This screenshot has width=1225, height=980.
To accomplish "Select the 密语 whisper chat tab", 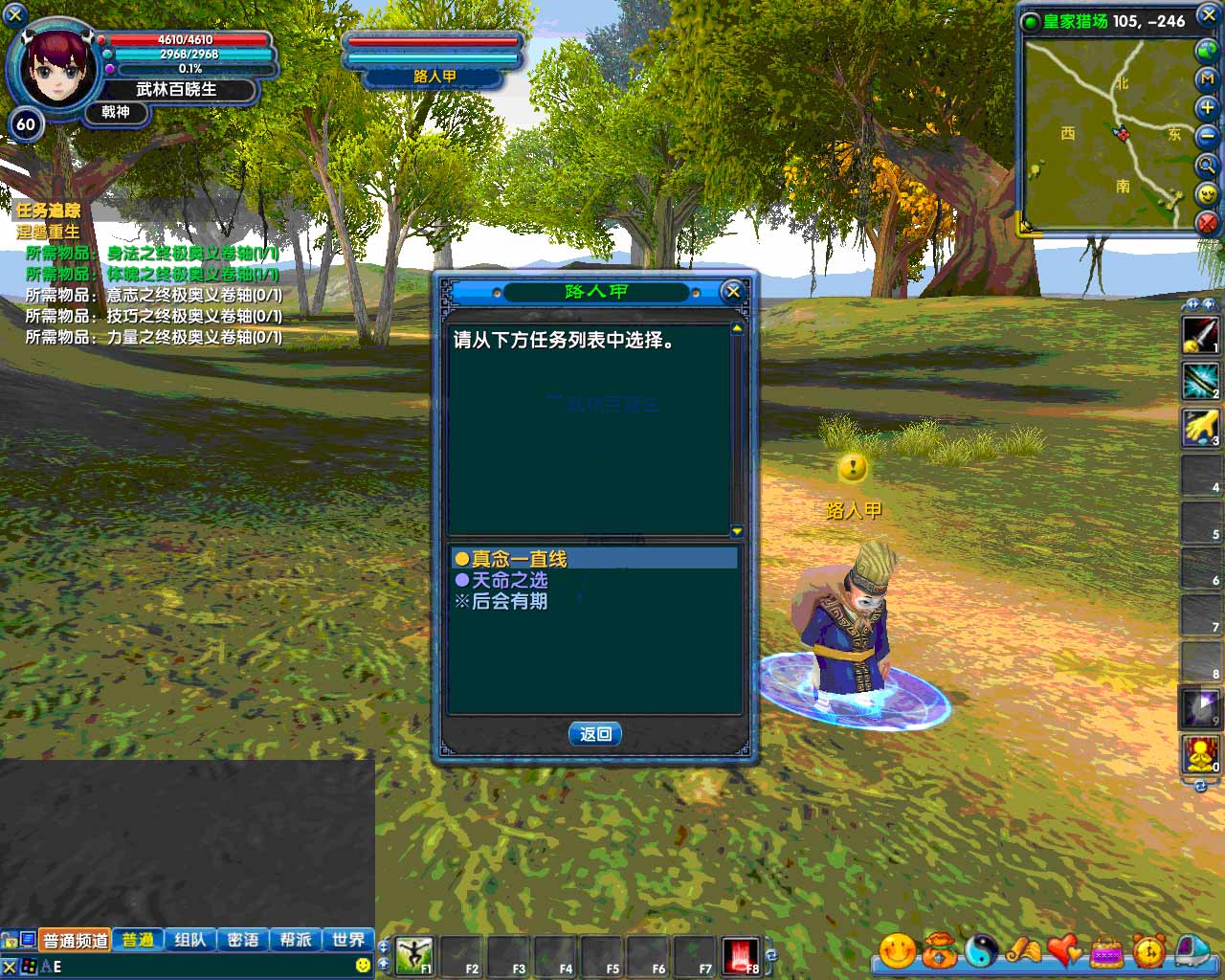I will [x=243, y=940].
